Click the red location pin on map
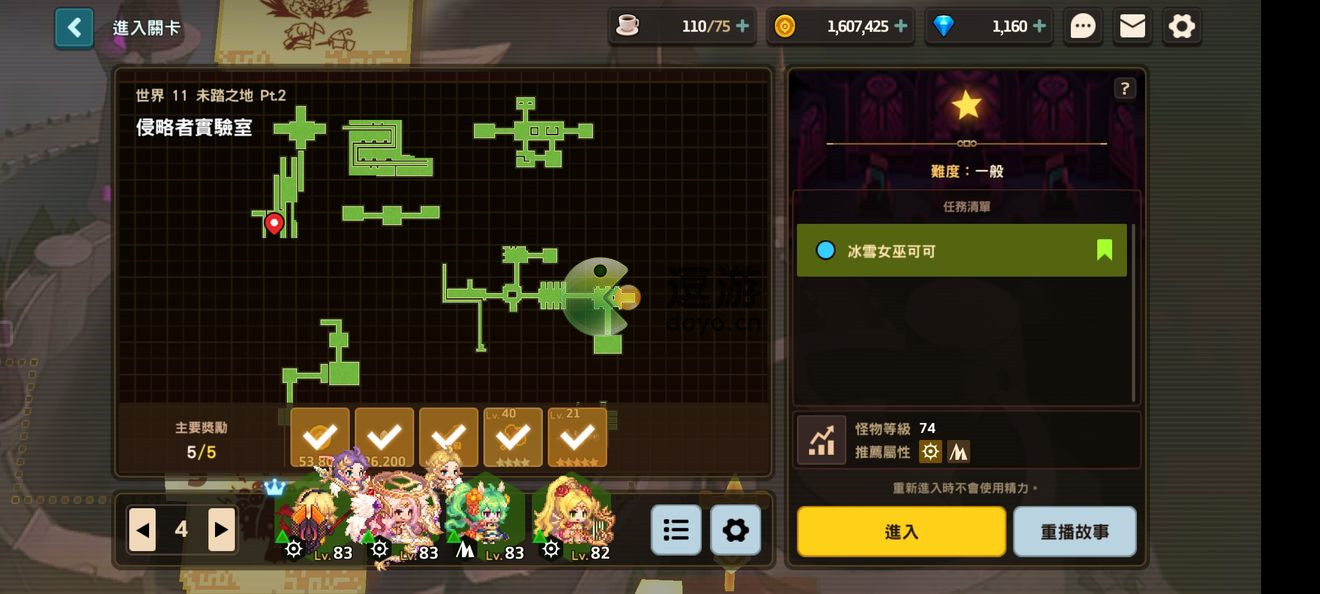The image size is (1320, 594). pyautogui.click(x=274, y=223)
